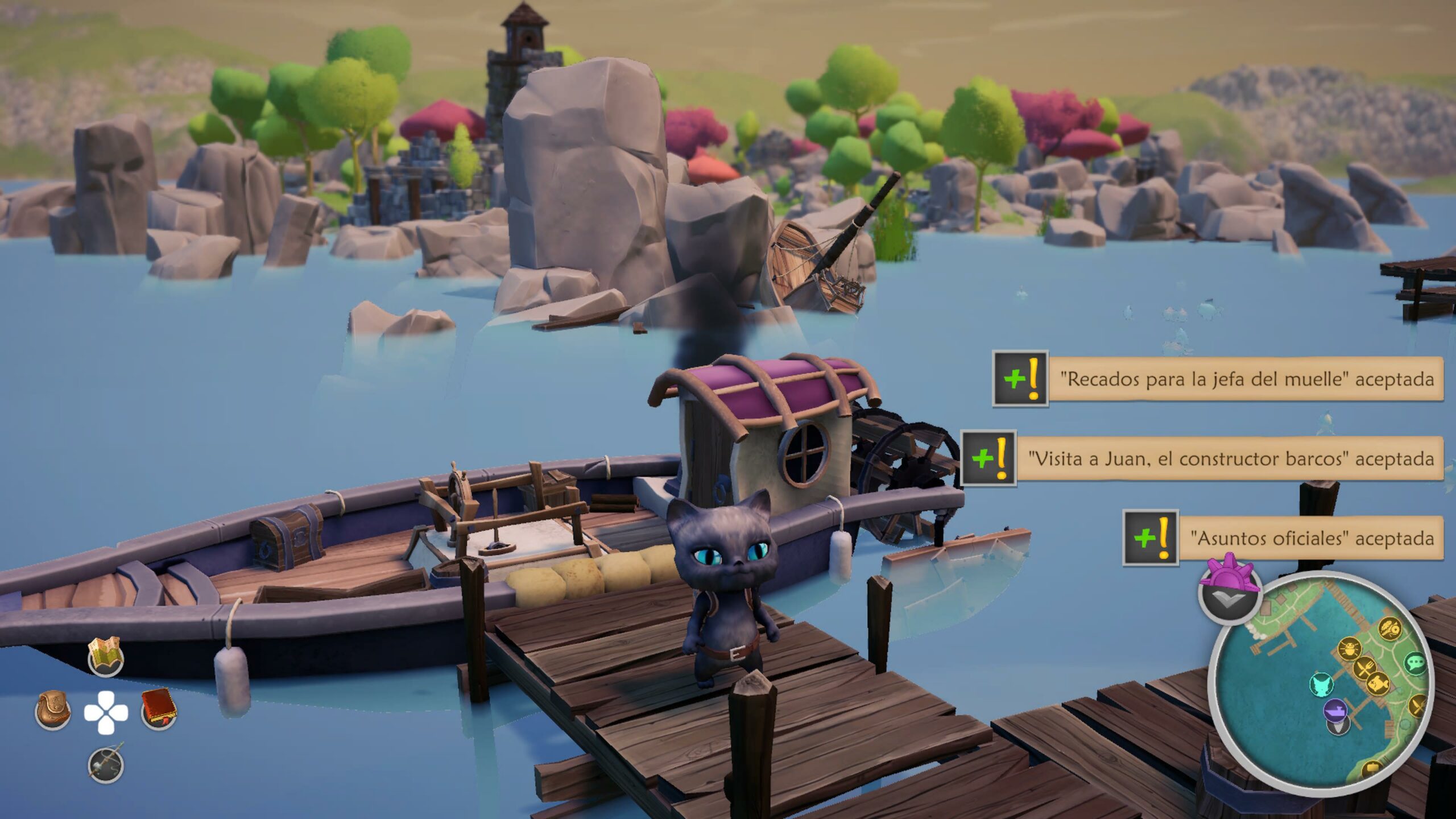Click the "Recados para la jefa del muelle" notification
Screen dimensions: 1456x819
click(1246, 379)
